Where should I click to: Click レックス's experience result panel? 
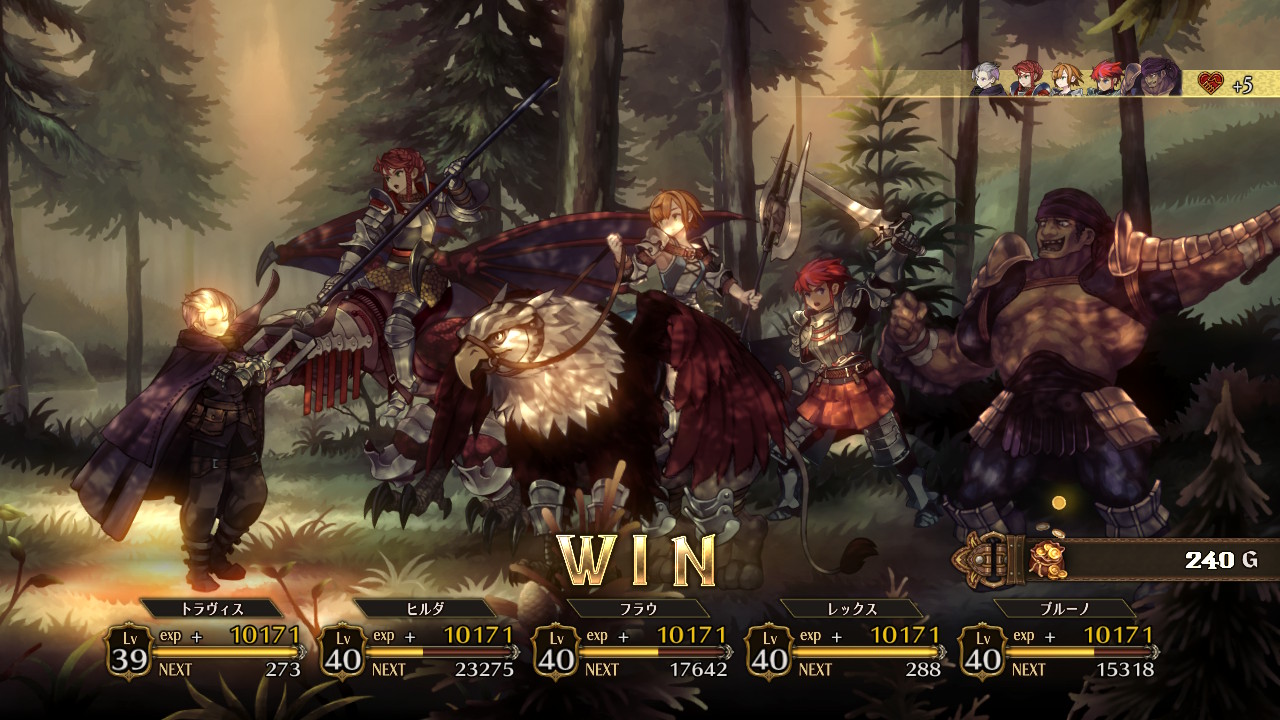(847, 650)
